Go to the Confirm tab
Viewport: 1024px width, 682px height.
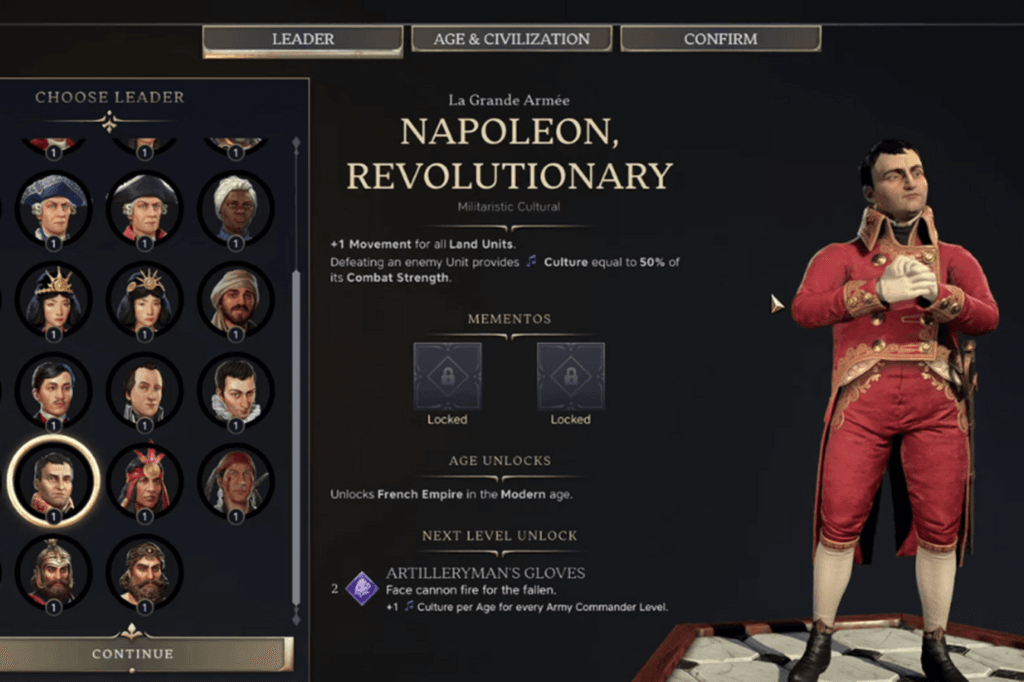(720, 40)
